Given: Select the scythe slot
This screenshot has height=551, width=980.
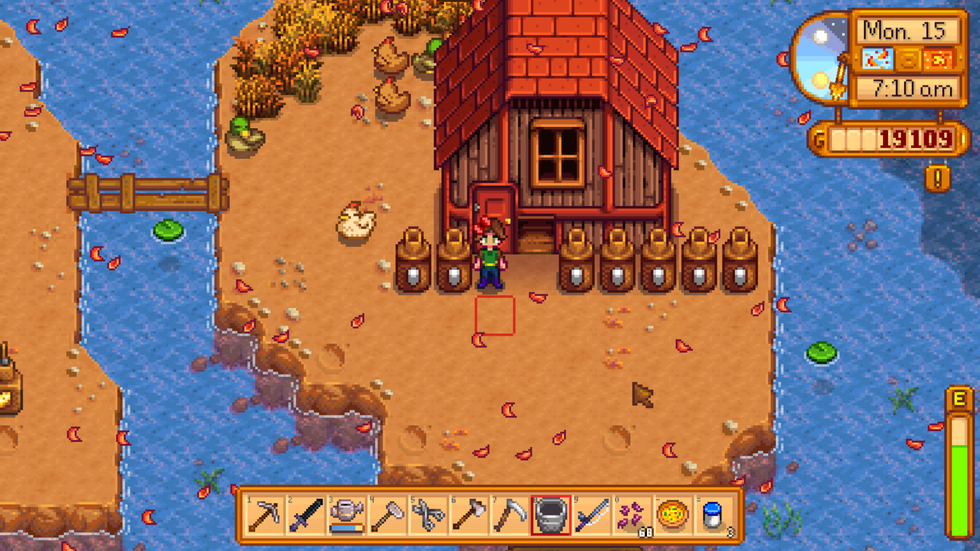Looking at the screenshot, I should click(510, 515).
